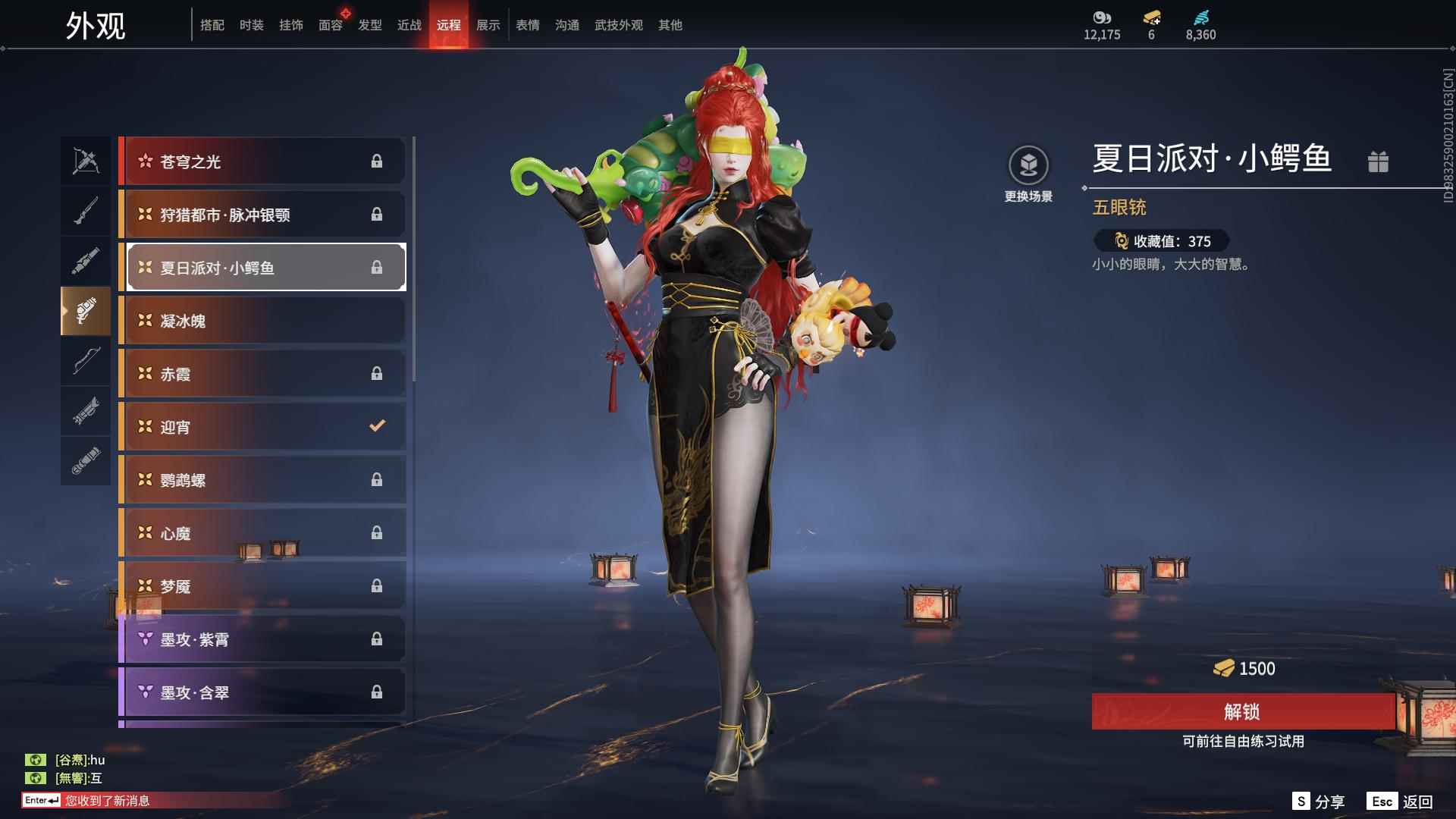The width and height of the screenshot is (1456, 819).
Task: Click the 分享 share button
Action: tap(1319, 802)
